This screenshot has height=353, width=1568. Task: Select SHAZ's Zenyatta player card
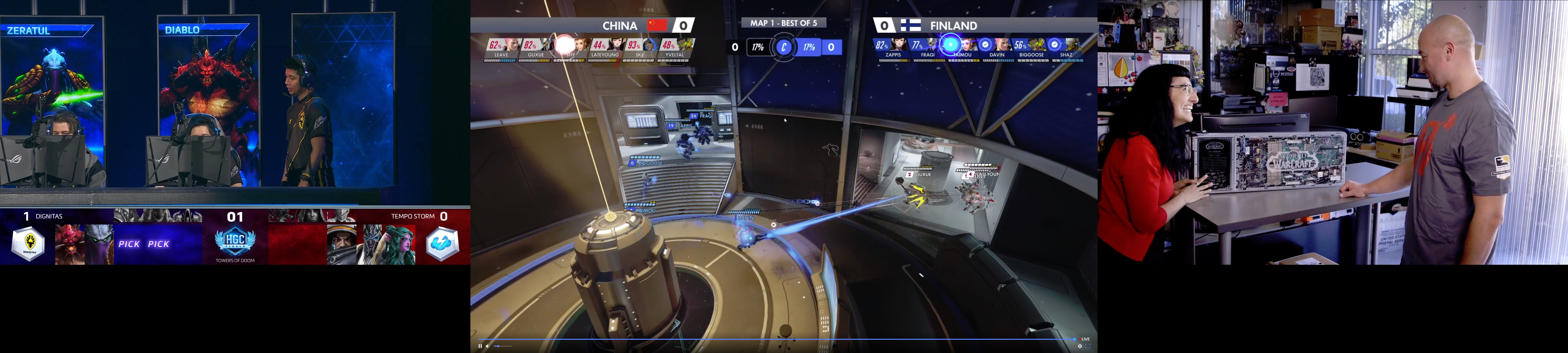pos(1066,49)
